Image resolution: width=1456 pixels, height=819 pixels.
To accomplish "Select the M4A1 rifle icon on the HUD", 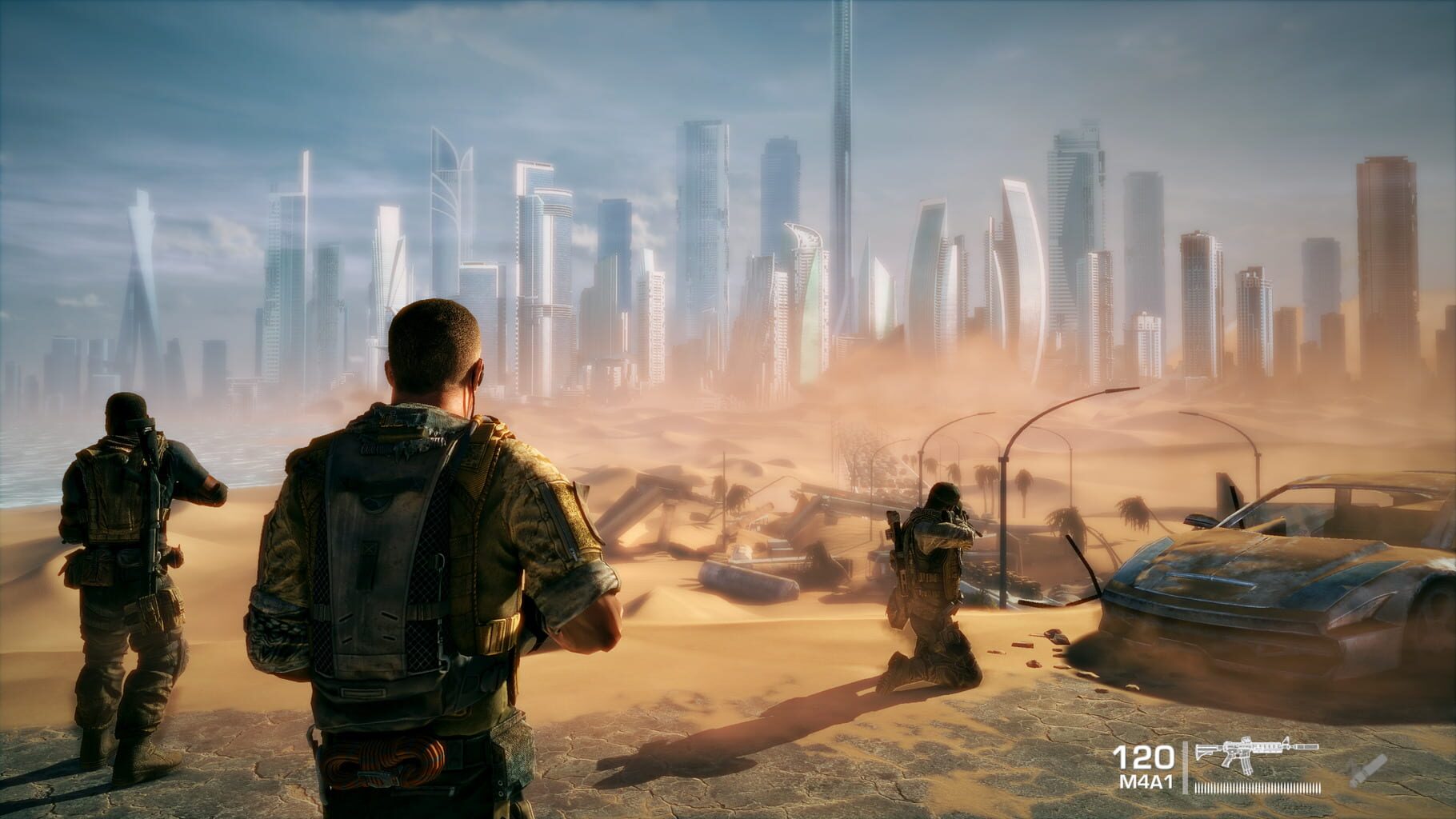I will click(x=1257, y=749).
